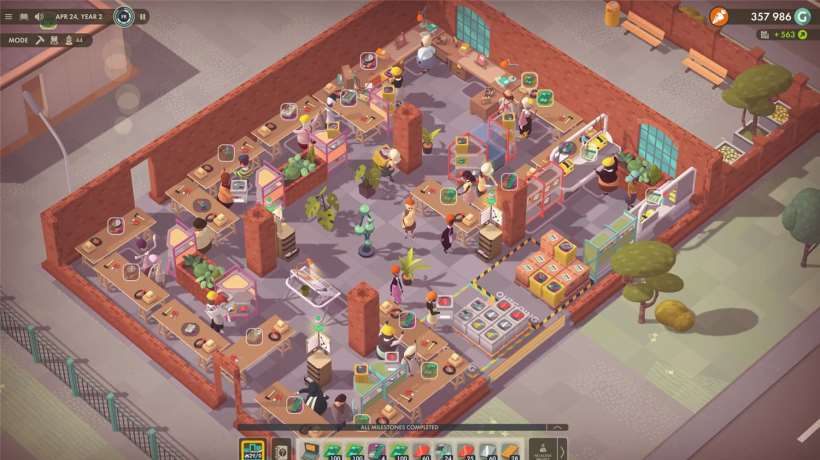Select the hammer build mode

click(40, 40)
